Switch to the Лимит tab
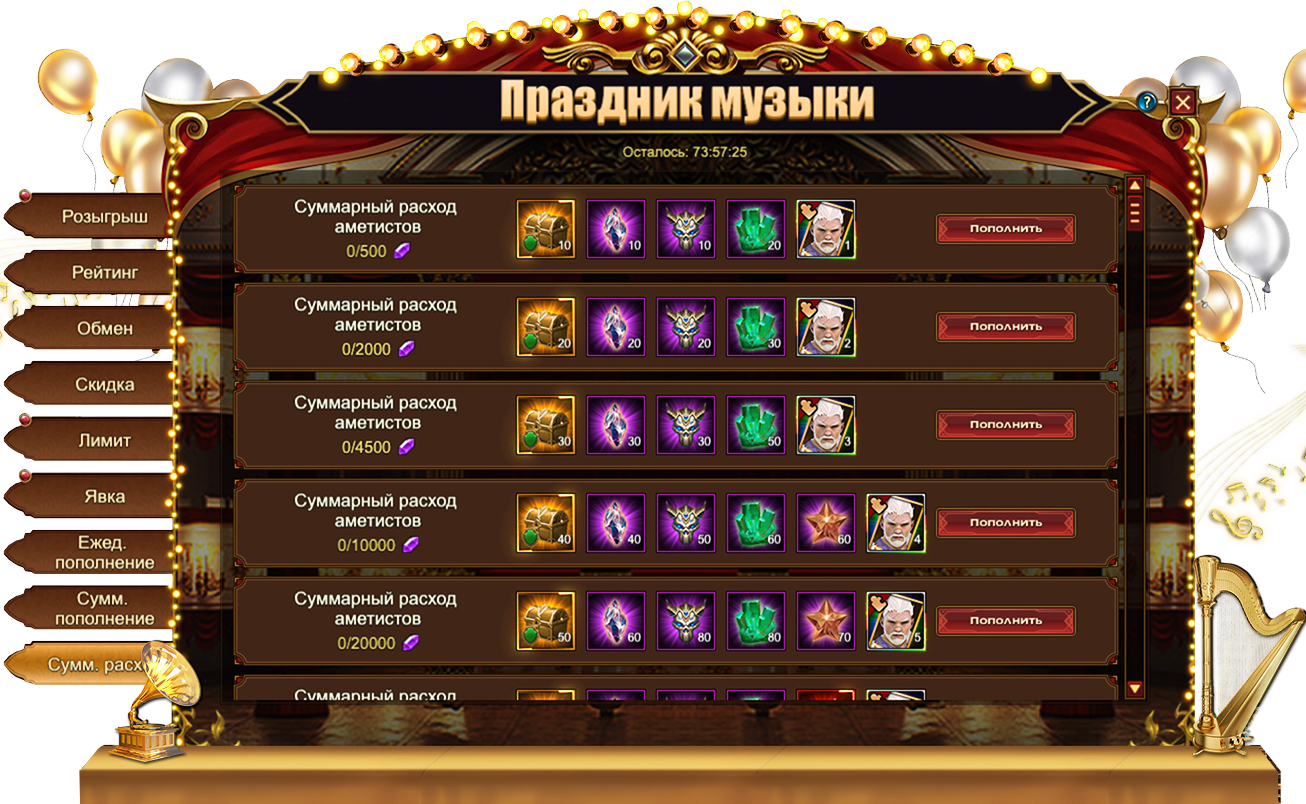 [x=104, y=440]
